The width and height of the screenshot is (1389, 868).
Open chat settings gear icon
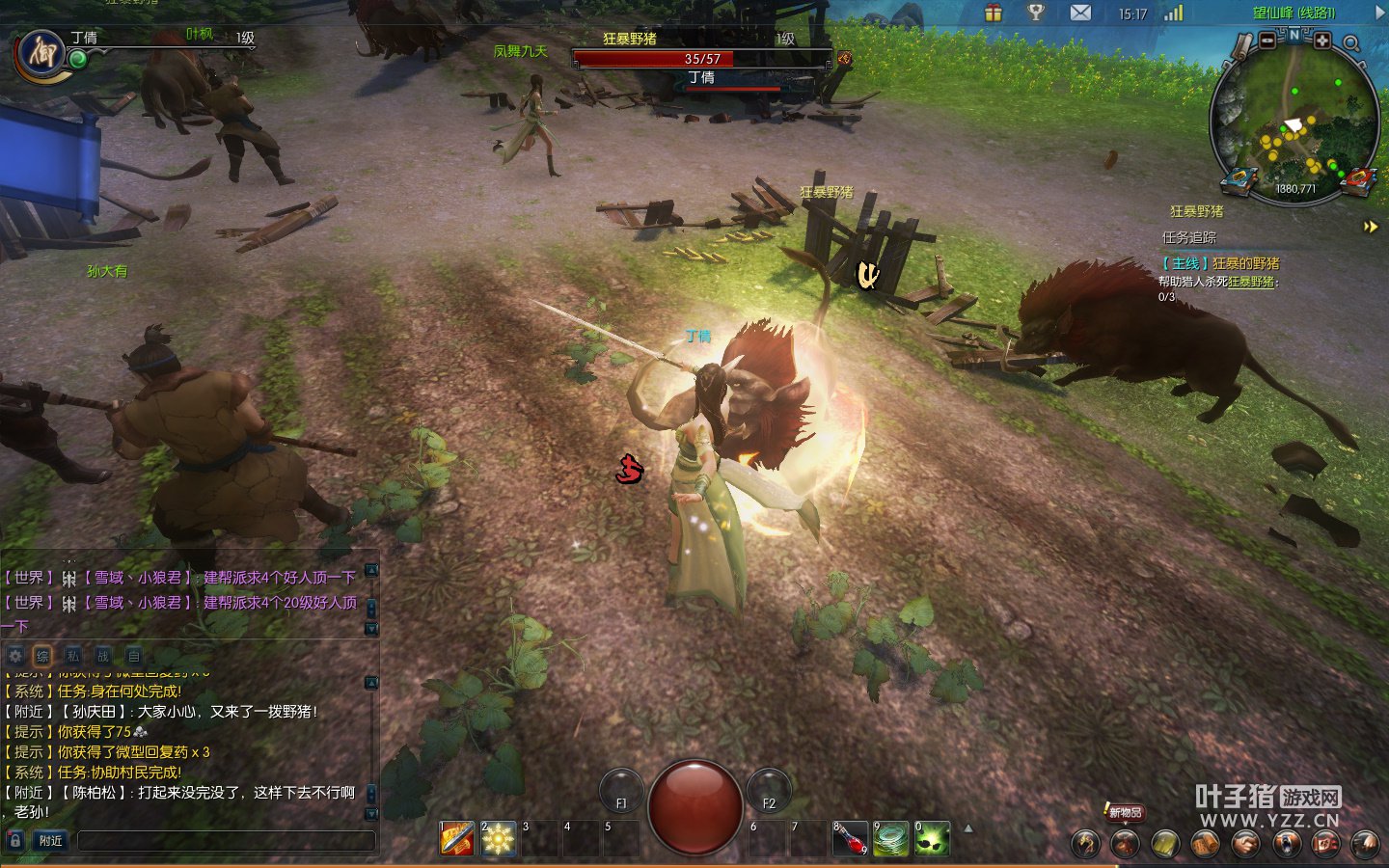tap(15, 656)
